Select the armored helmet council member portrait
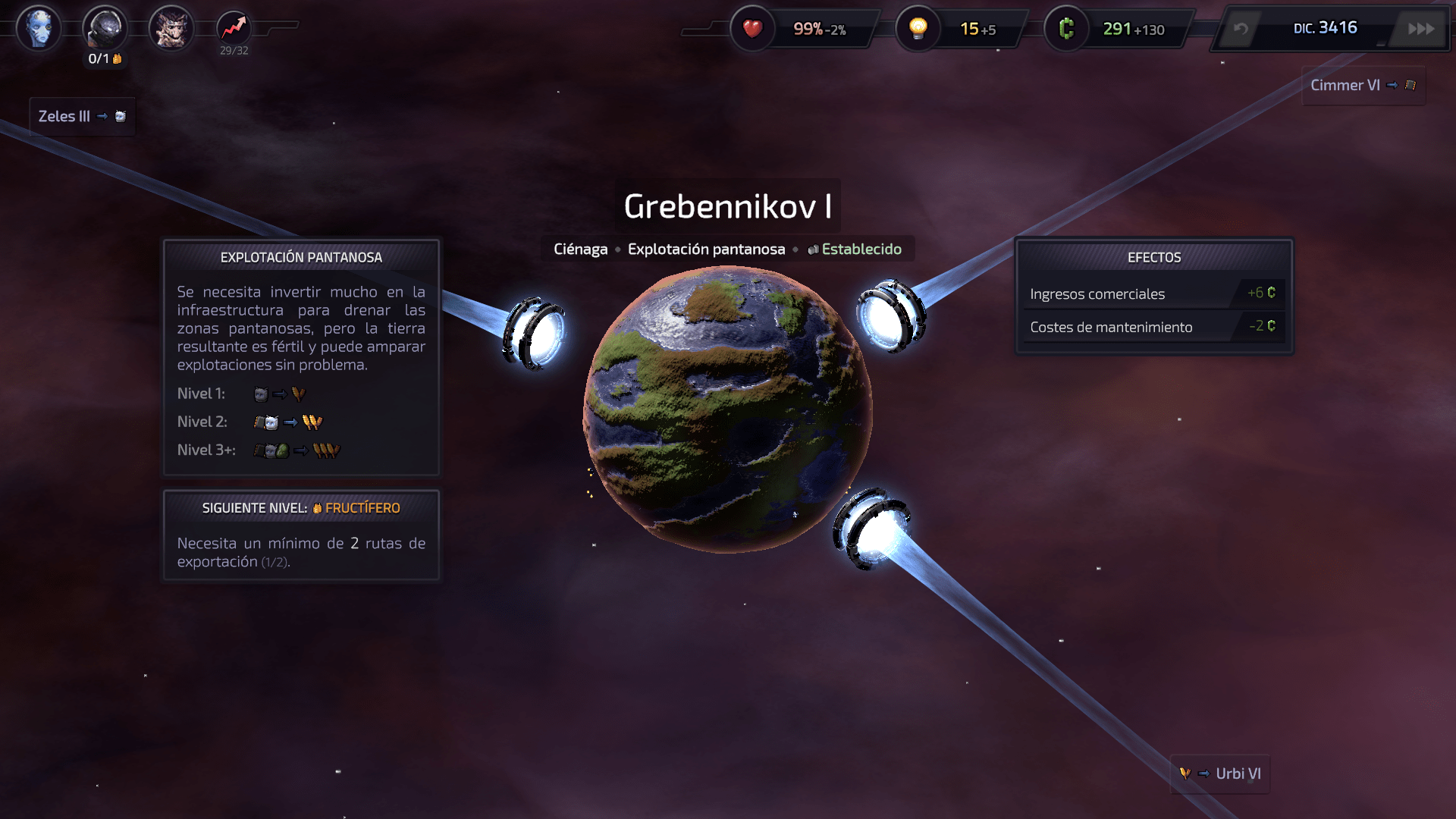 (105, 29)
